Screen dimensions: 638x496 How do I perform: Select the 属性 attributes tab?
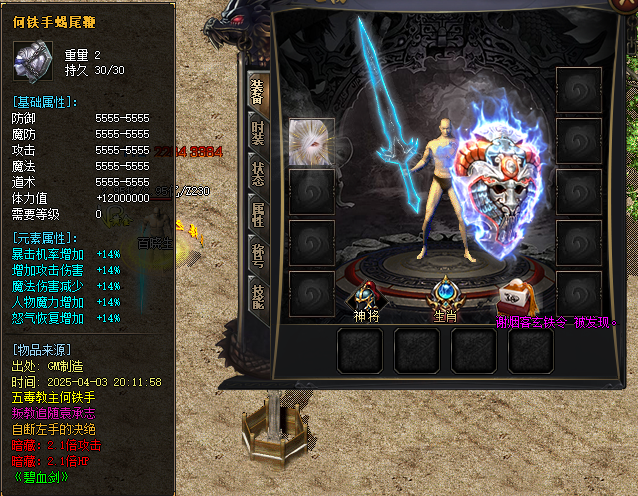pos(256,213)
